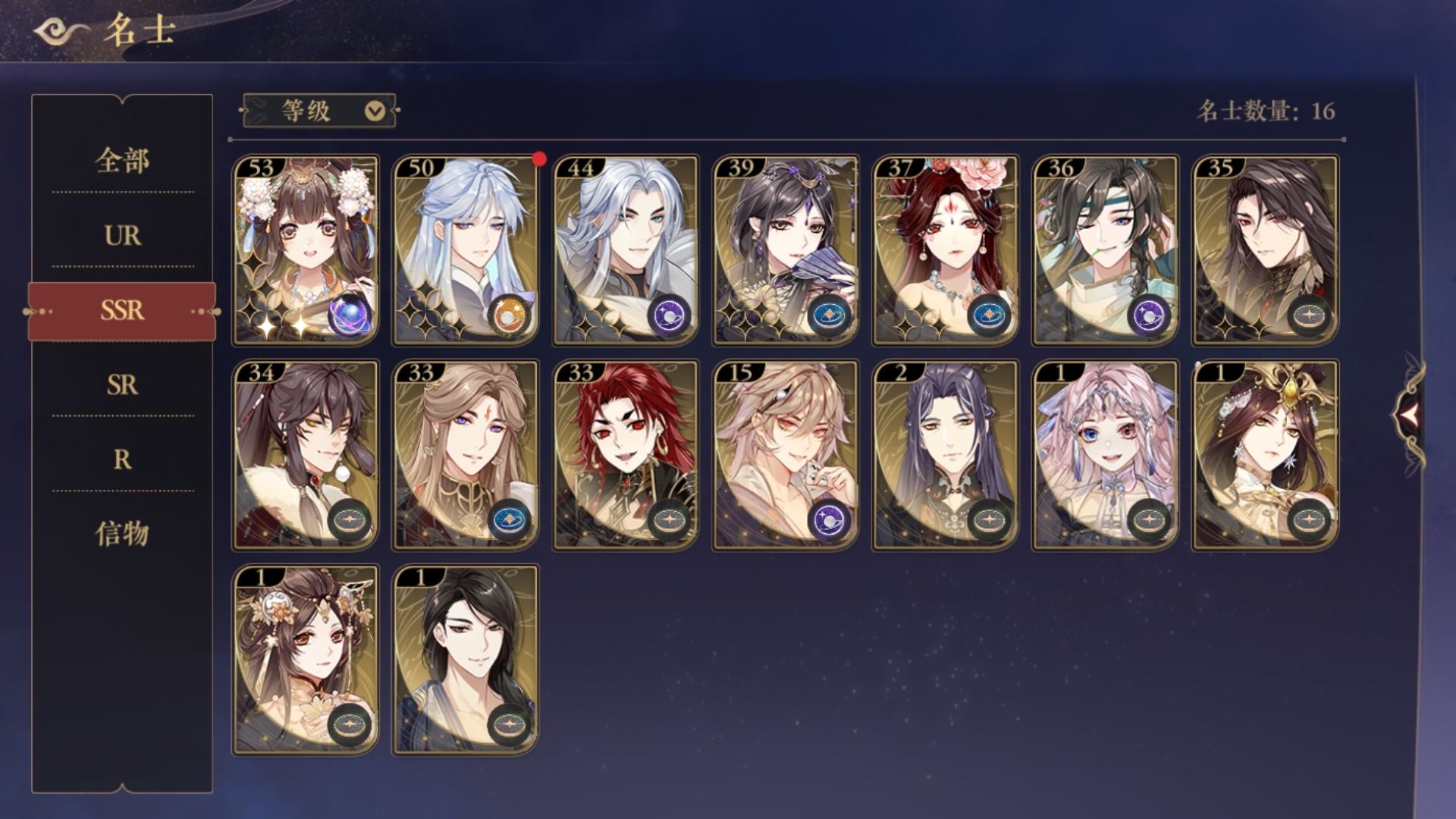Pick the level 34 ponytail warrior card
Screen dimensions: 1456x819
point(305,455)
